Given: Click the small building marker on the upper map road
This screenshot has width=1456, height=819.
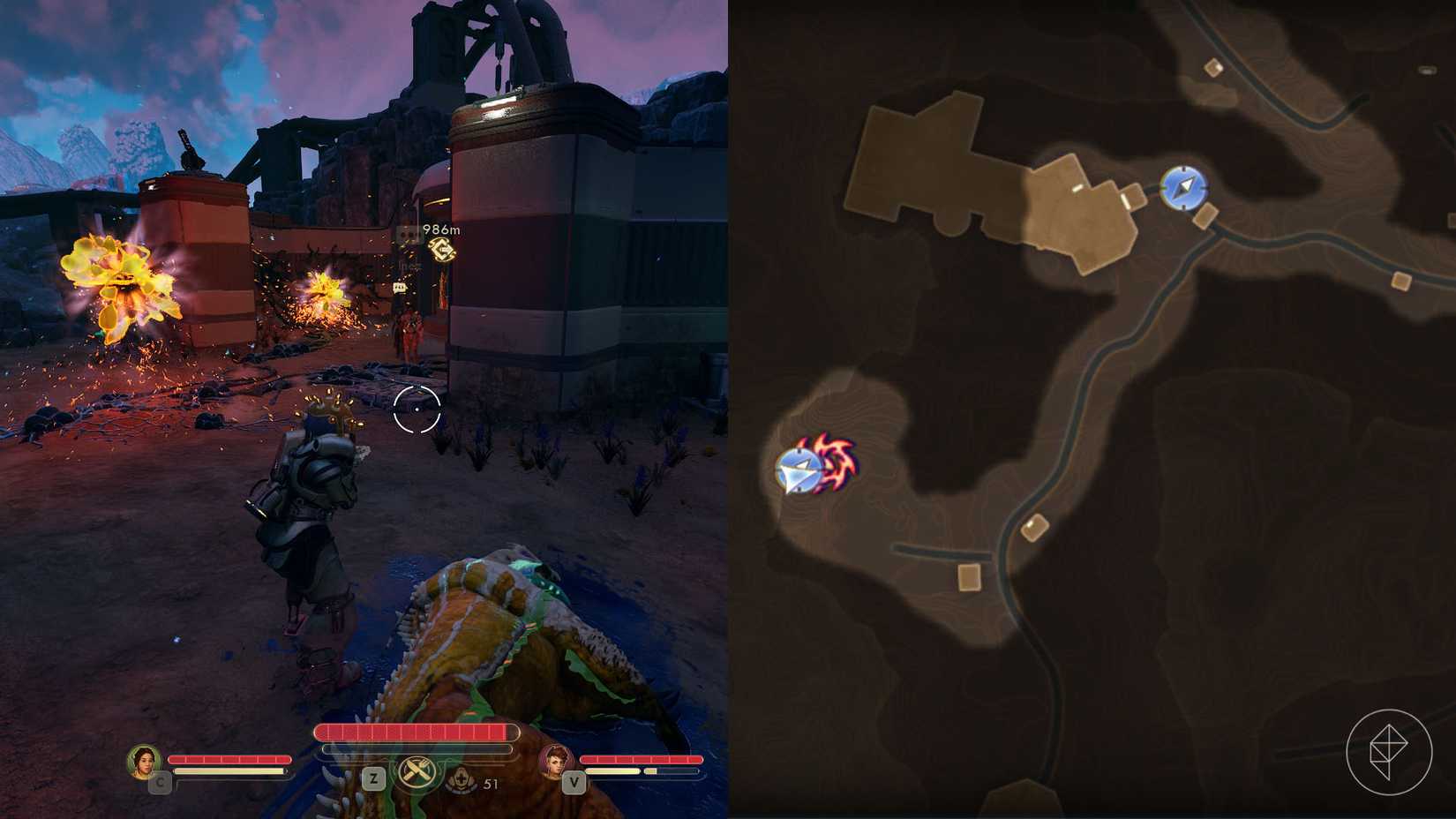Looking at the screenshot, I should (1213, 67).
